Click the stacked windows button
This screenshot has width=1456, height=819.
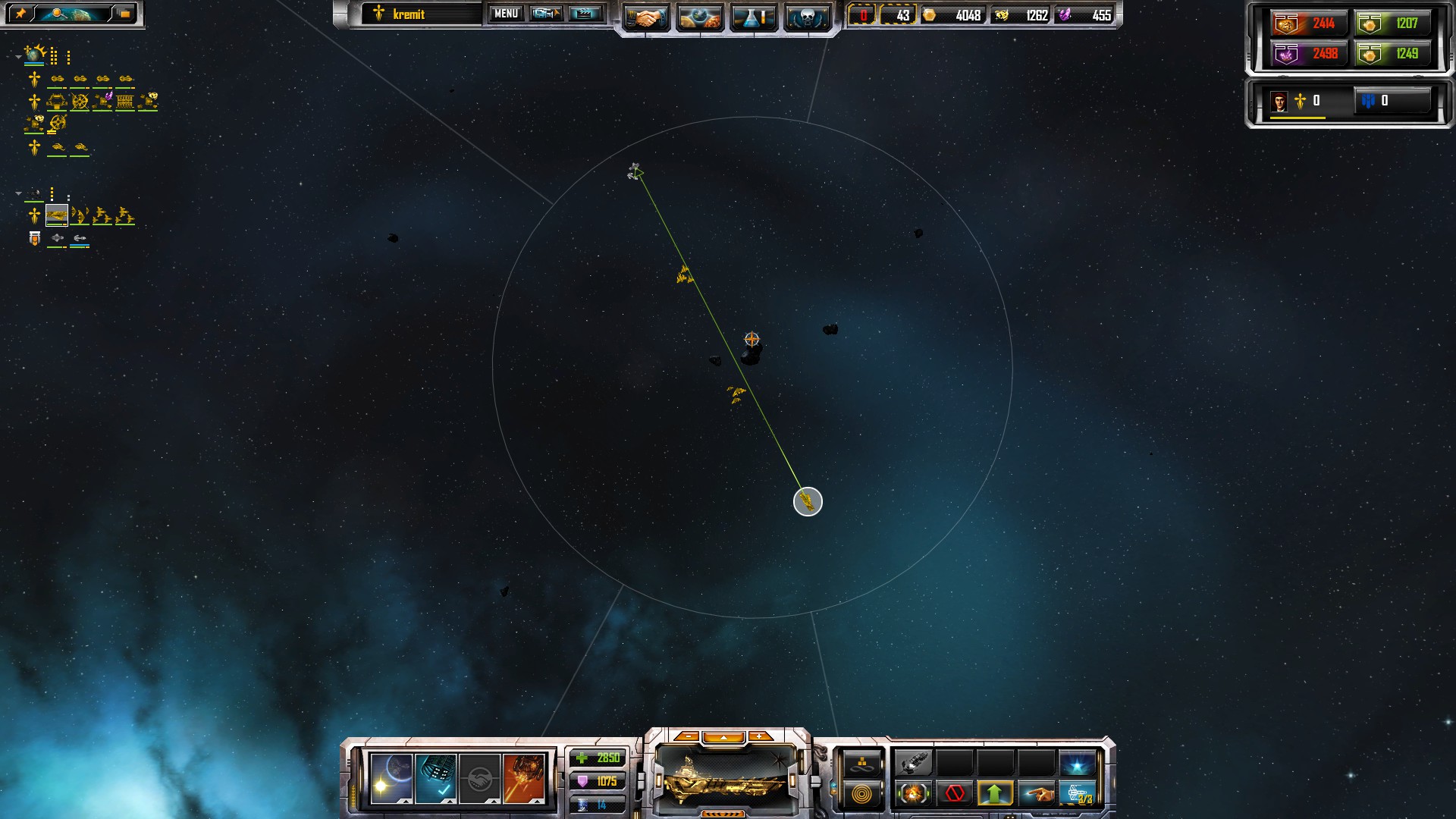coord(124,14)
